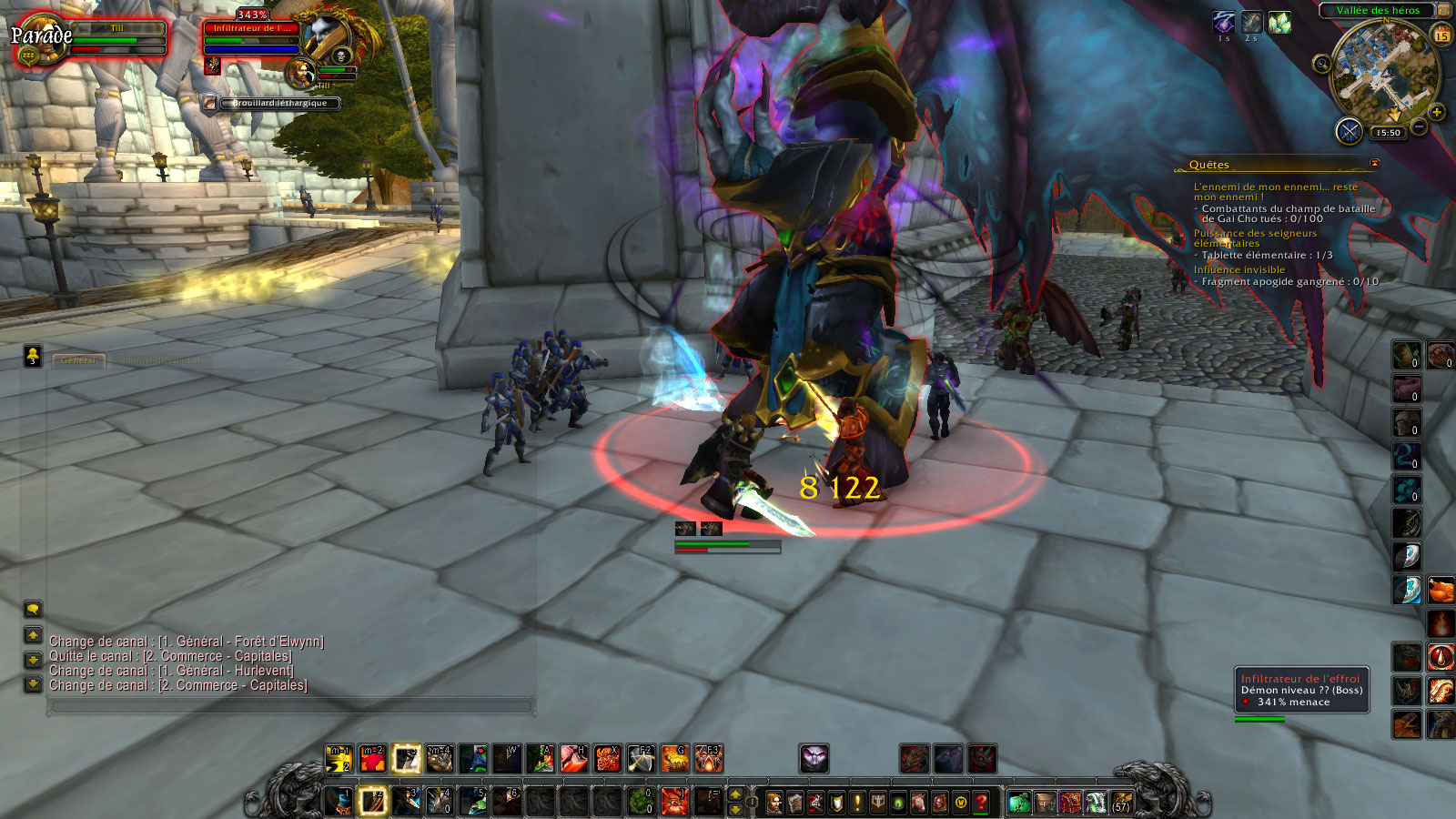Use the action bar ability in slot 1
1456x819 pixels.
coord(339,801)
